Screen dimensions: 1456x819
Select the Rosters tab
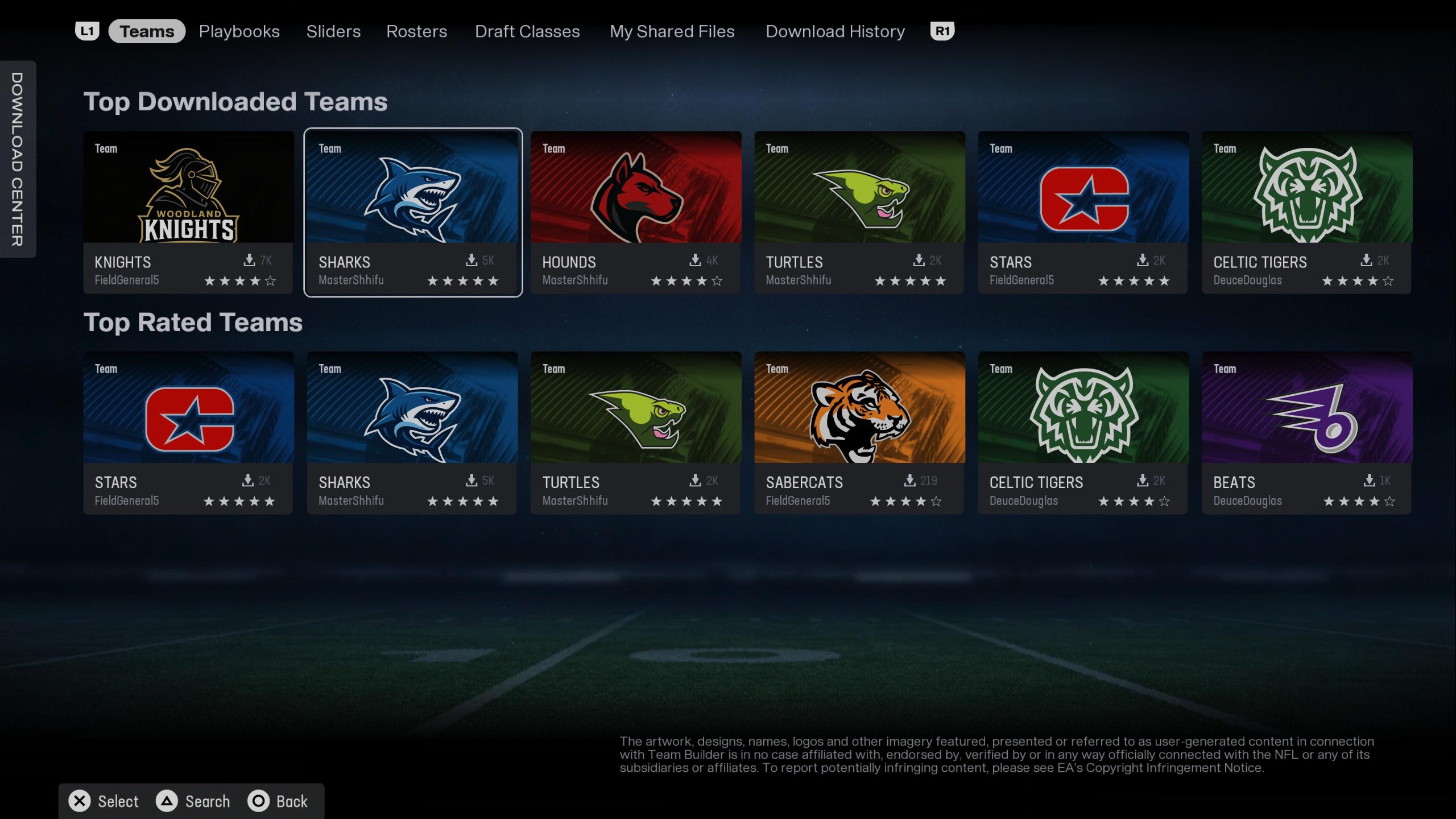416,31
